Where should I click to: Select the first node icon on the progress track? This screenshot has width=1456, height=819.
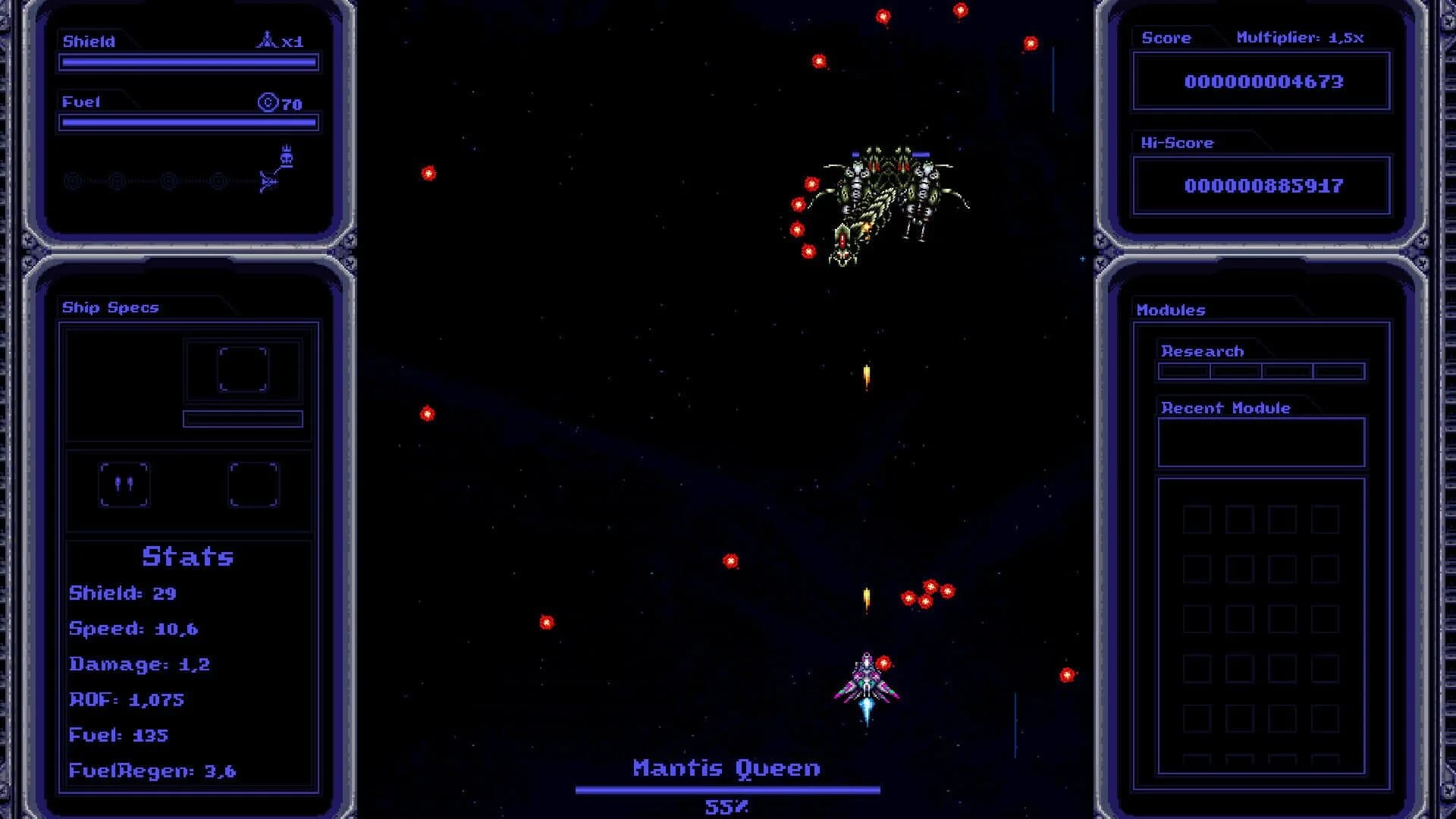(73, 182)
